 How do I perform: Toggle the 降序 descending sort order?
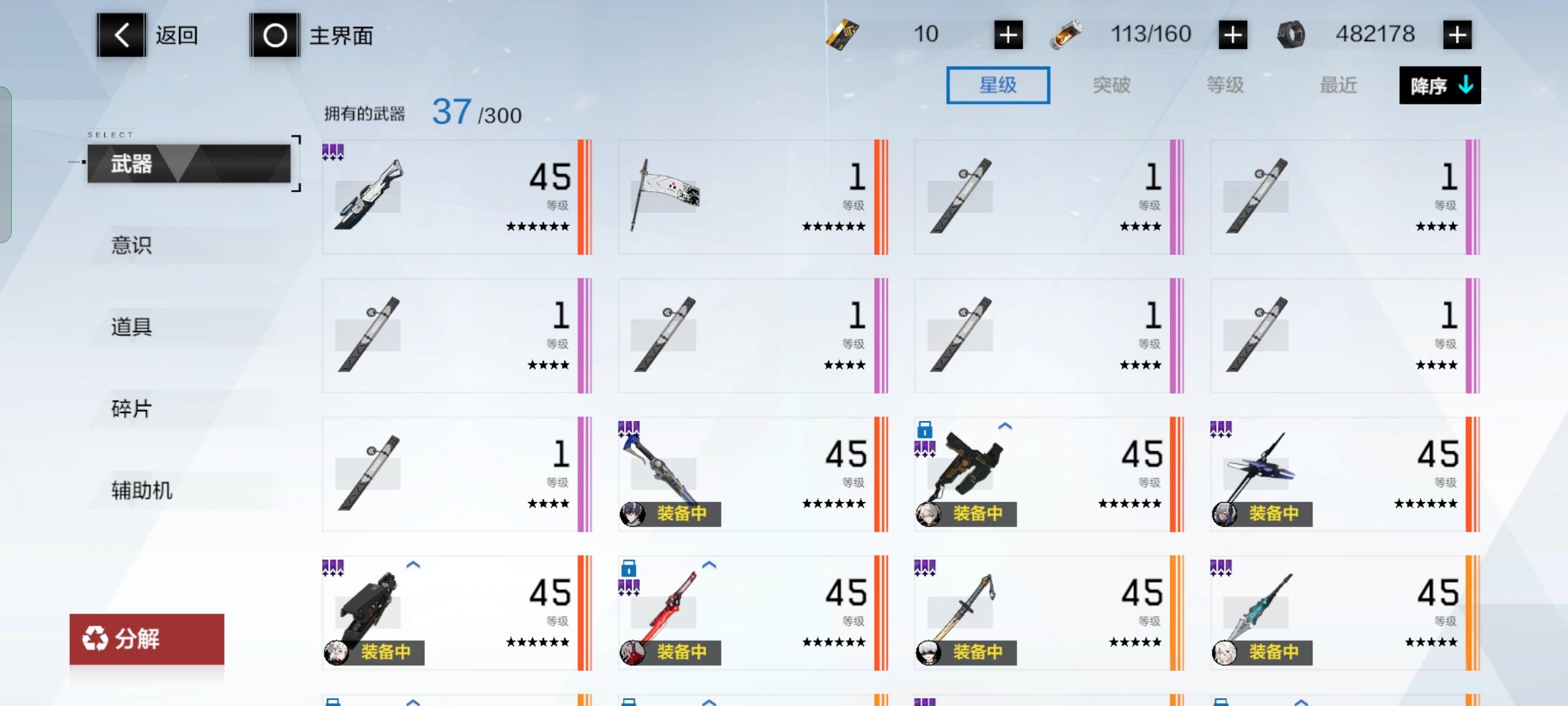coord(1439,86)
